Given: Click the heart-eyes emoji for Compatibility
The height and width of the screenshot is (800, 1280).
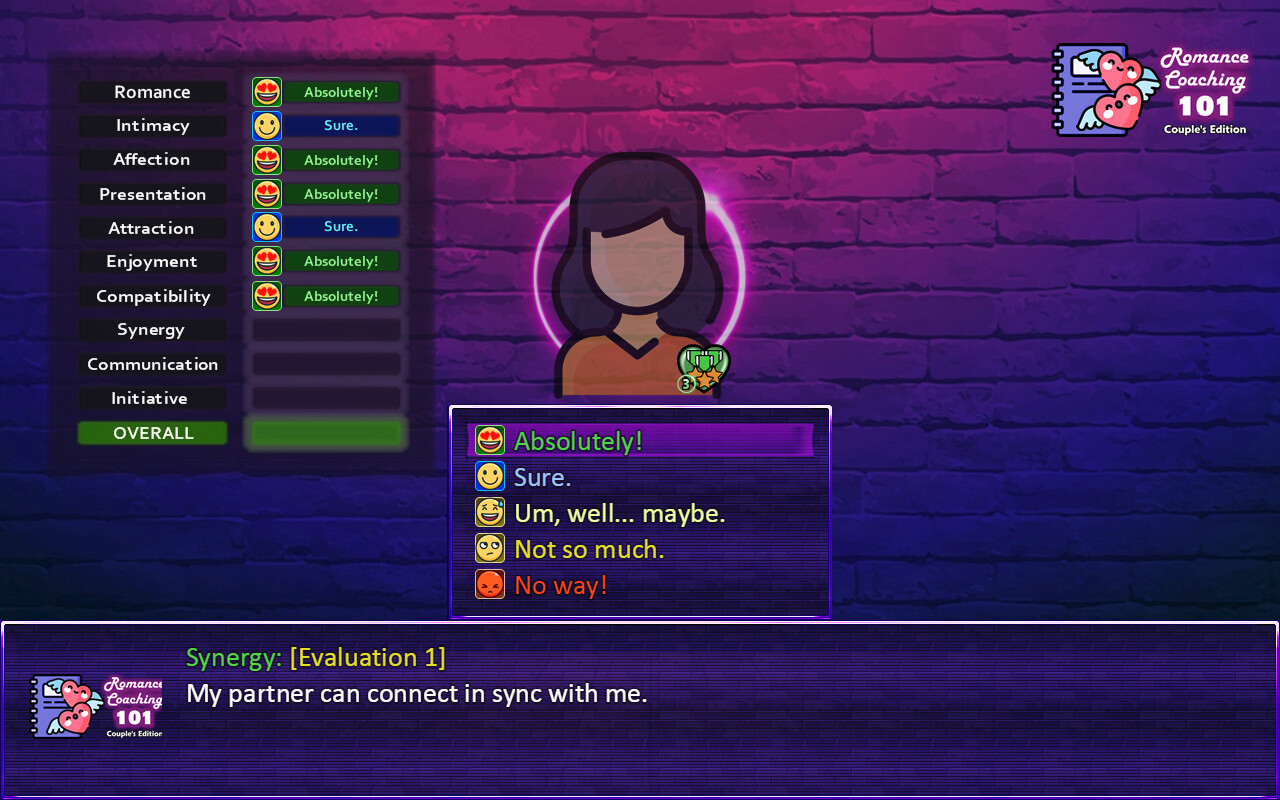Looking at the screenshot, I should pos(266,295).
